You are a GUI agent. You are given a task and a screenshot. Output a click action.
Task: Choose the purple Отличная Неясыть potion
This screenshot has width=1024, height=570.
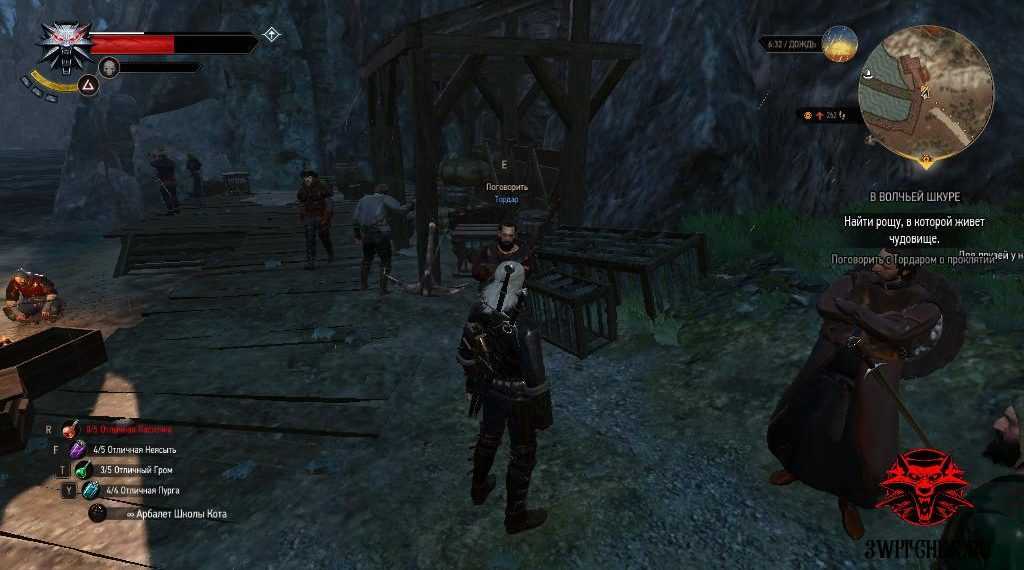click(79, 450)
